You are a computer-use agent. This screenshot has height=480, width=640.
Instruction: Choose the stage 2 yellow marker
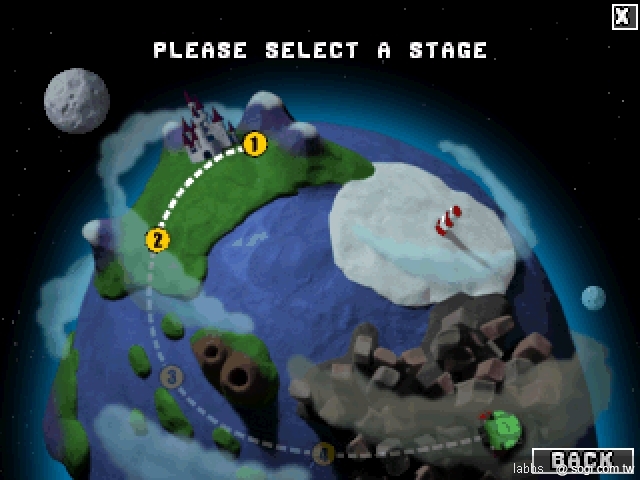tap(157, 240)
